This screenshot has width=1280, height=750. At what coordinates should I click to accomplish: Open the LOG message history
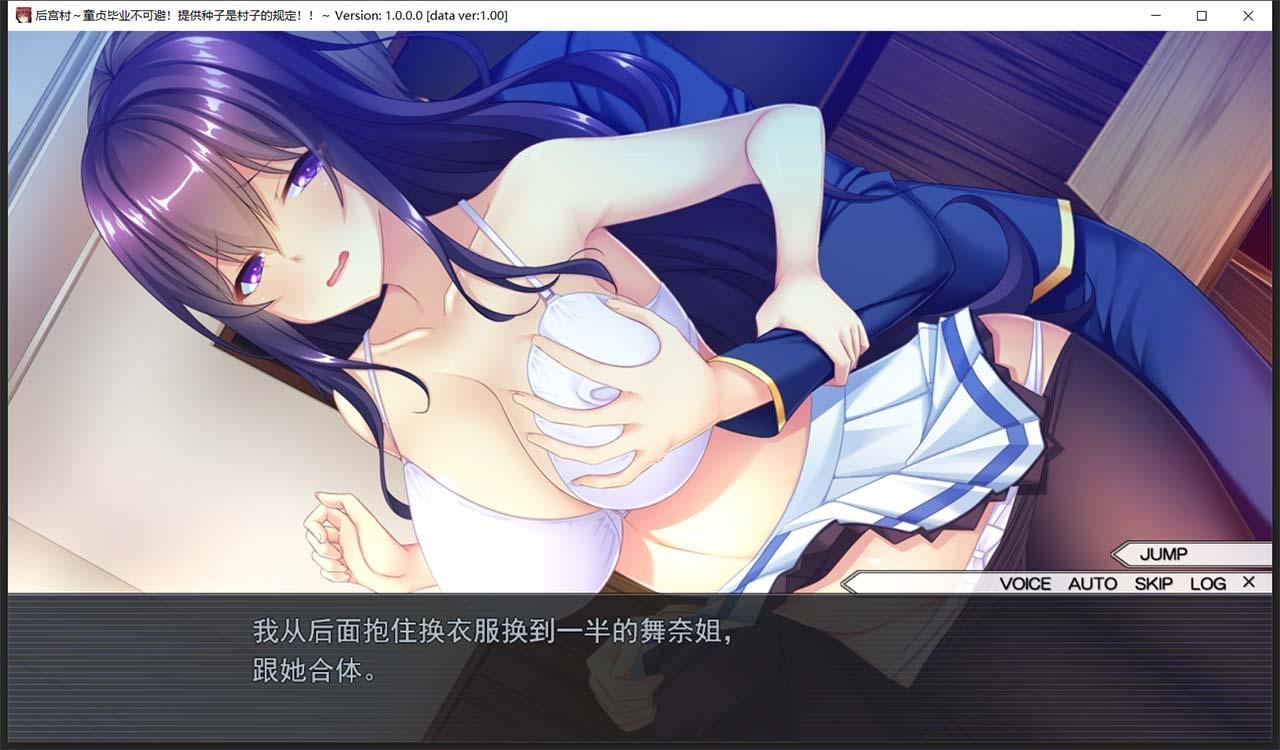tap(1209, 583)
